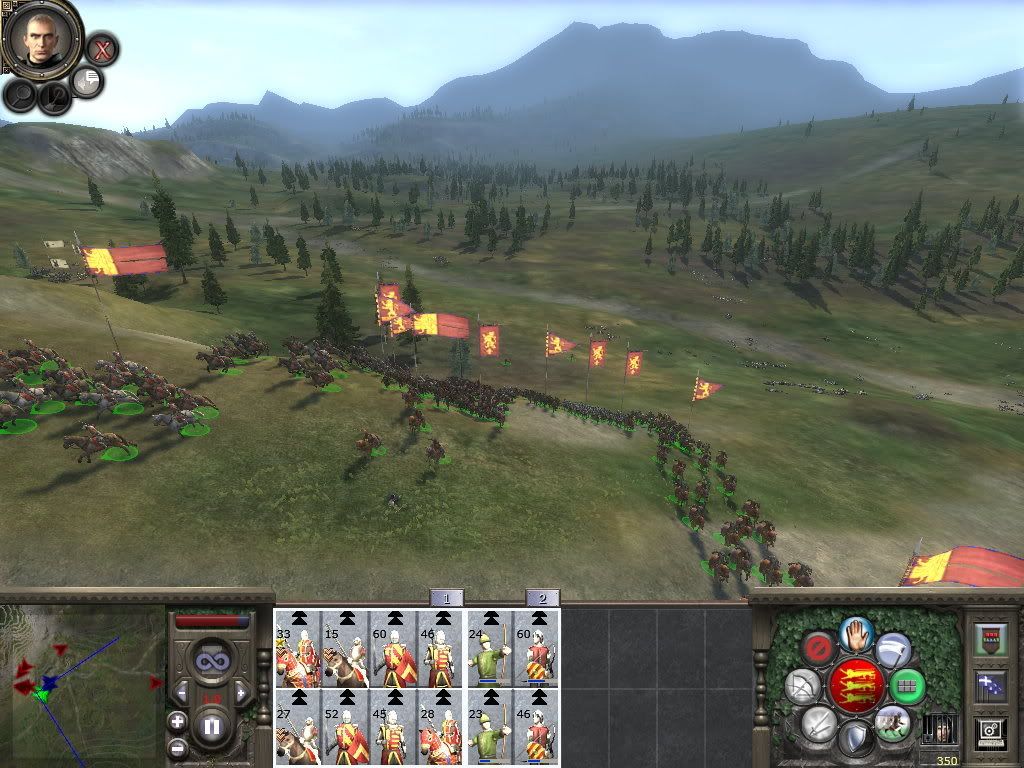This screenshot has width=1024, height=768.
Task: Select group tab number 2
Action: tap(542, 598)
